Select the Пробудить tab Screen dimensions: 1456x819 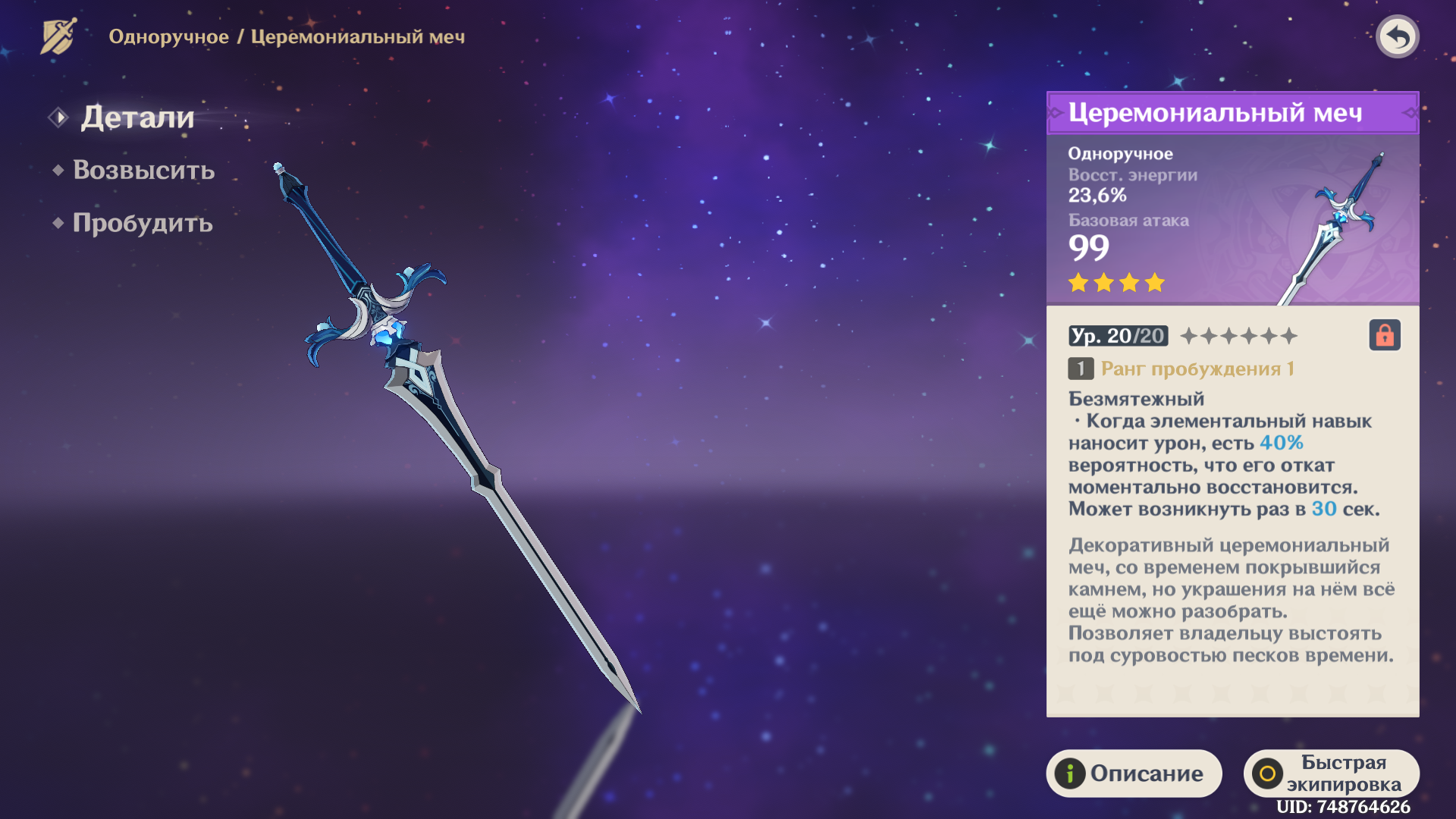coord(143,223)
